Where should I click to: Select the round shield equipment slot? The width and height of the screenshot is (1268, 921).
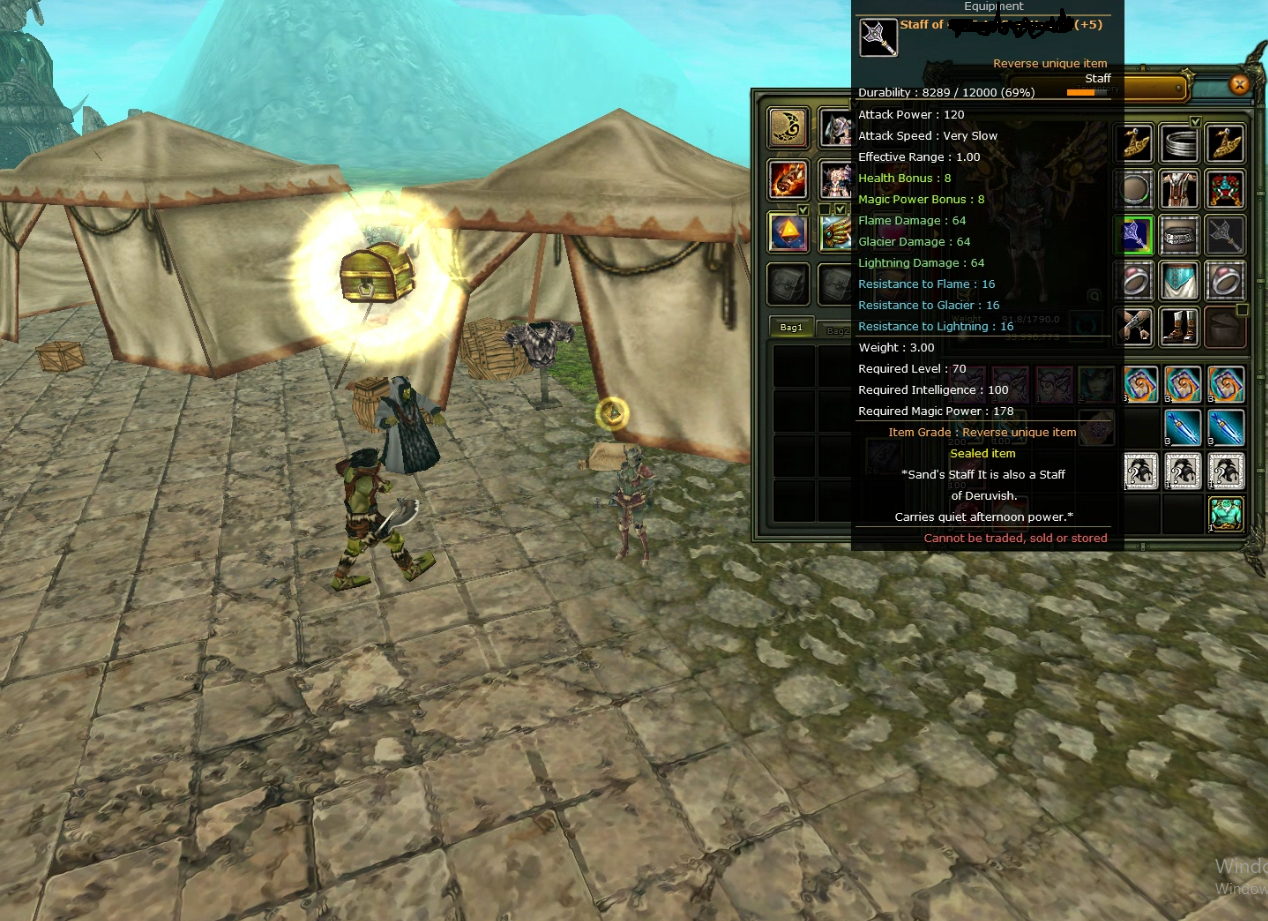pyautogui.click(x=1135, y=189)
